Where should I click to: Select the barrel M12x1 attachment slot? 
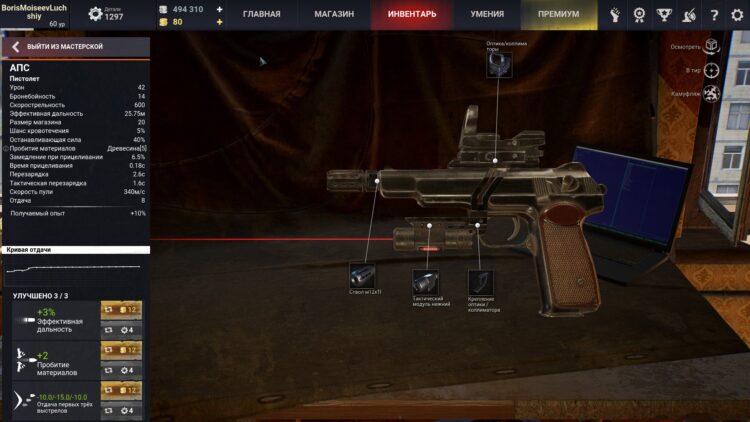pyautogui.click(x=362, y=276)
